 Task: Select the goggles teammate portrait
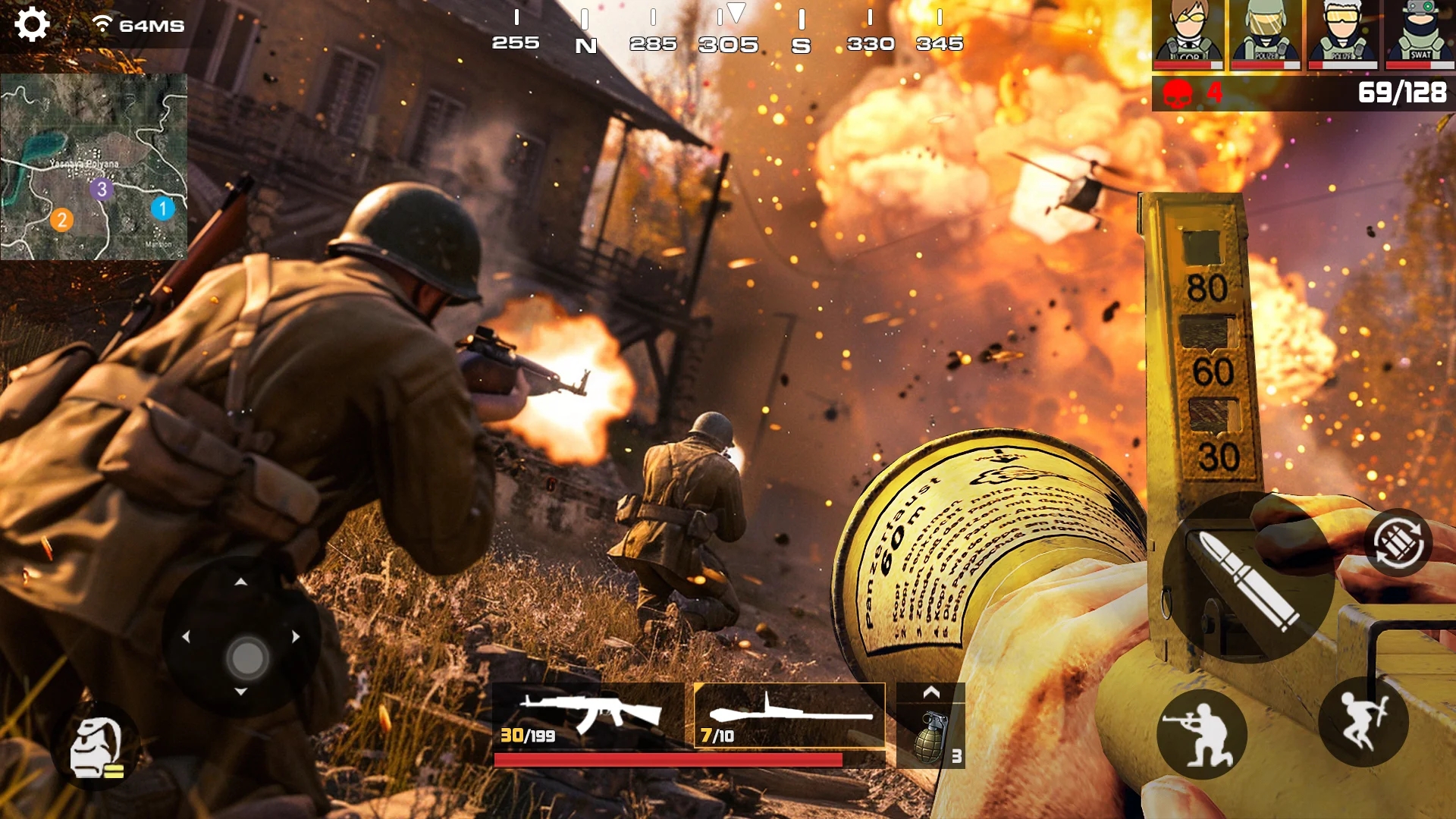click(1342, 35)
